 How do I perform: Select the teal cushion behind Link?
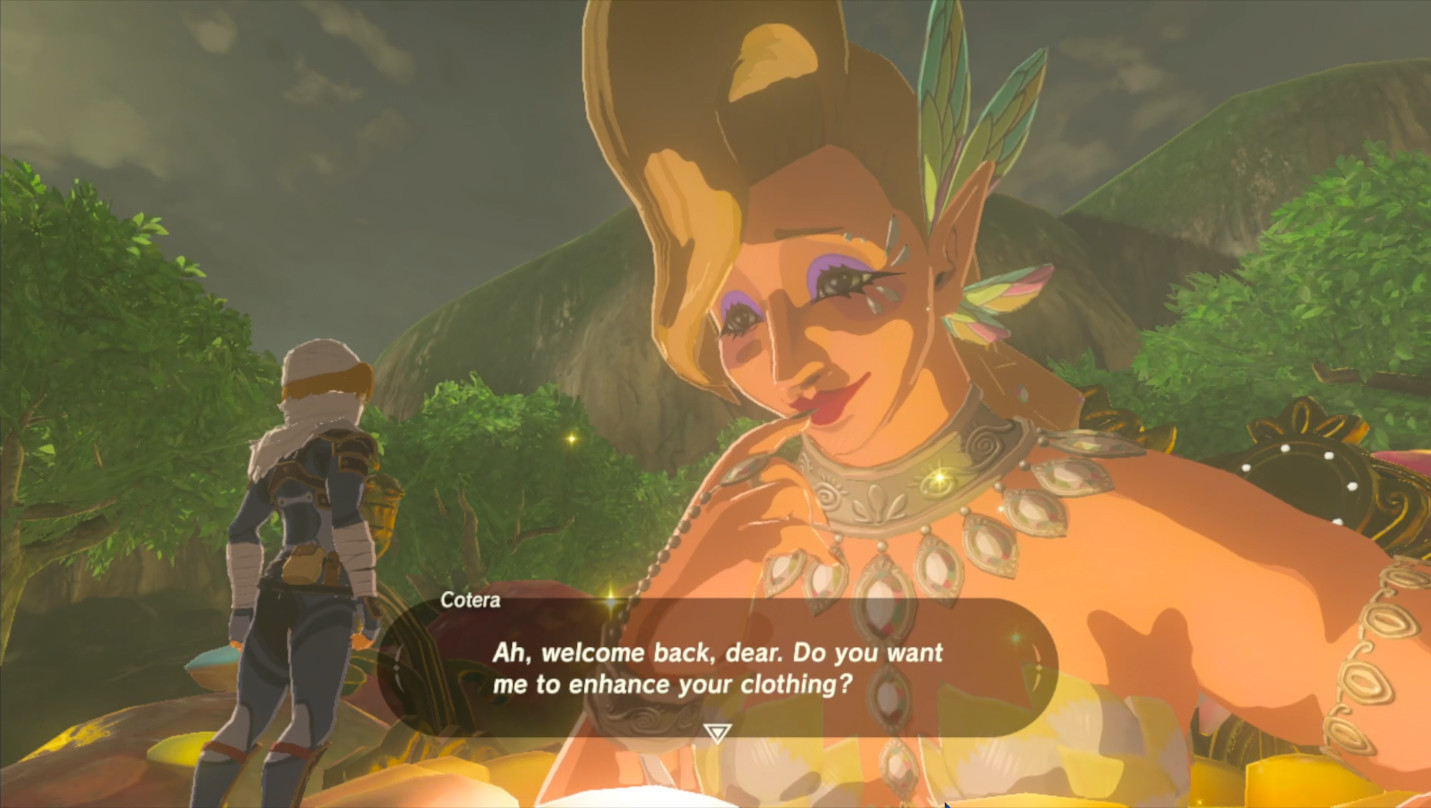click(212, 658)
